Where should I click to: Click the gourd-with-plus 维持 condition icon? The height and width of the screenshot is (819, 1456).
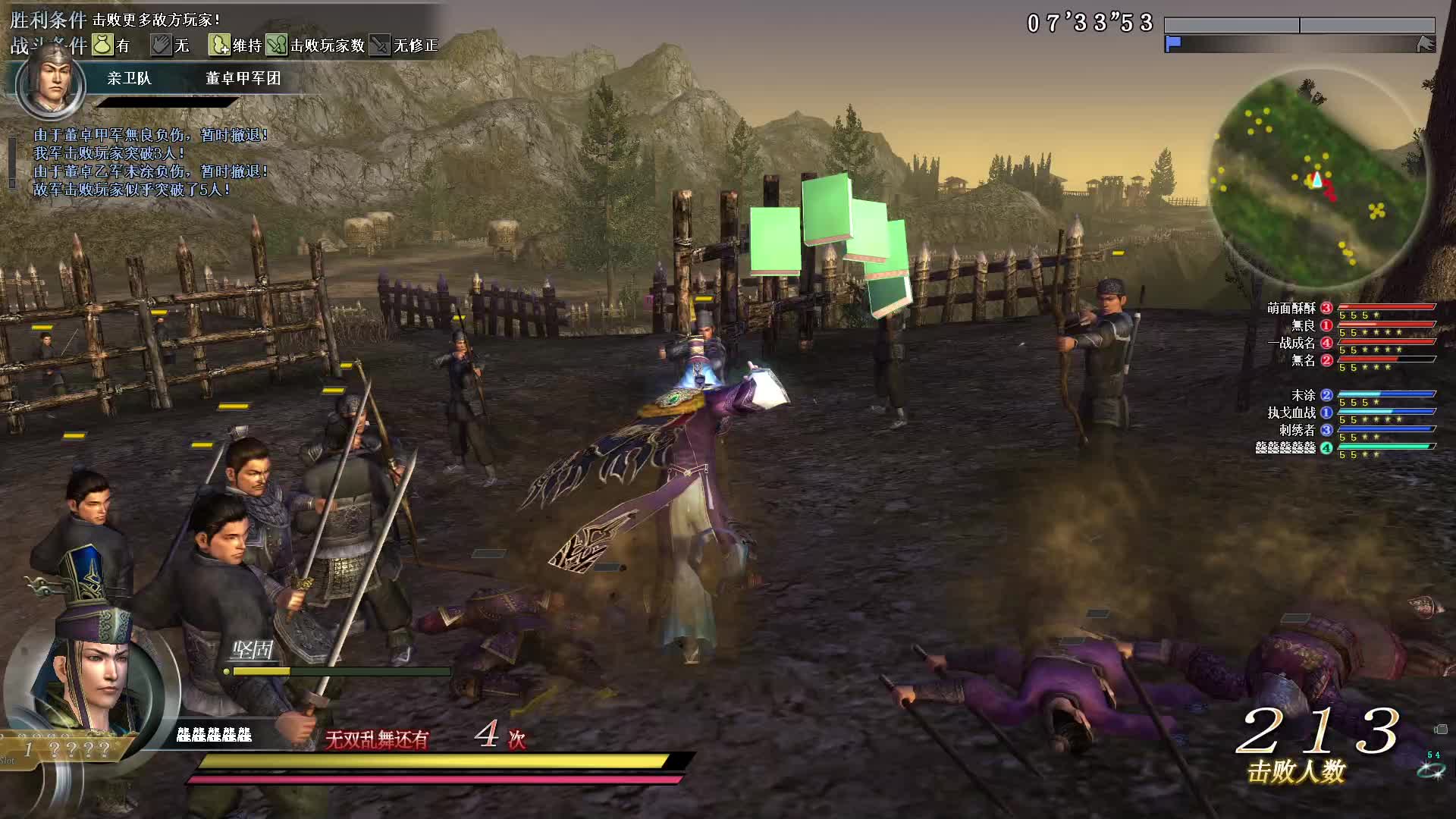point(219,45)
